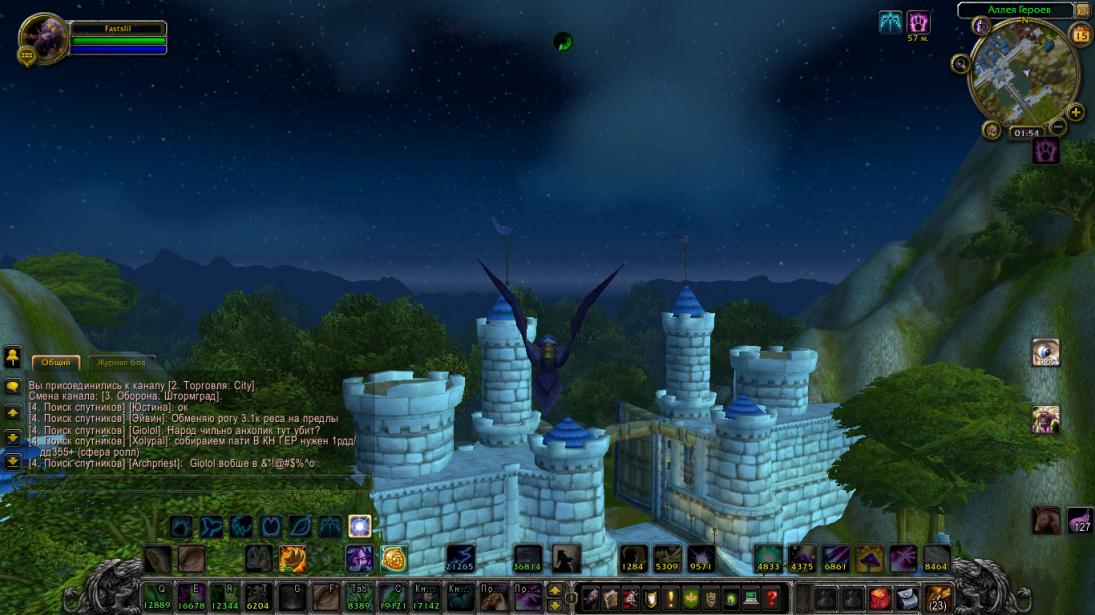Click the action slot bound to Q
Viewport: 1095px width, 615px height.
pos(158,597)
